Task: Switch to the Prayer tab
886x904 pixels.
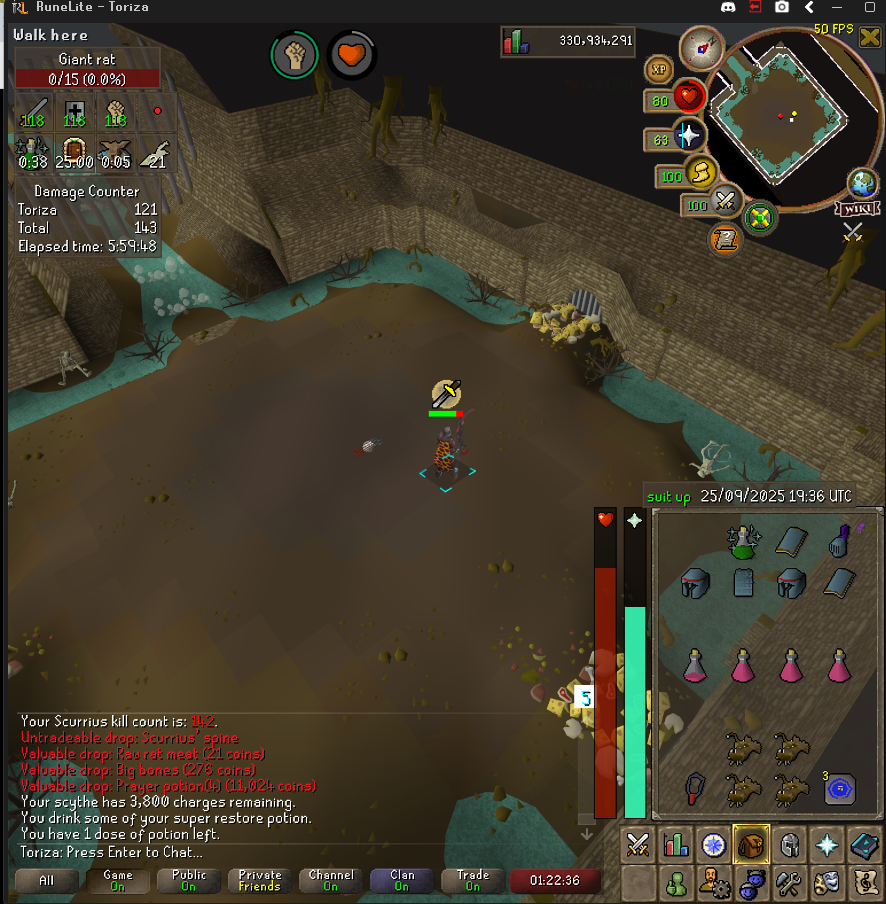Action: click(828, 846)
